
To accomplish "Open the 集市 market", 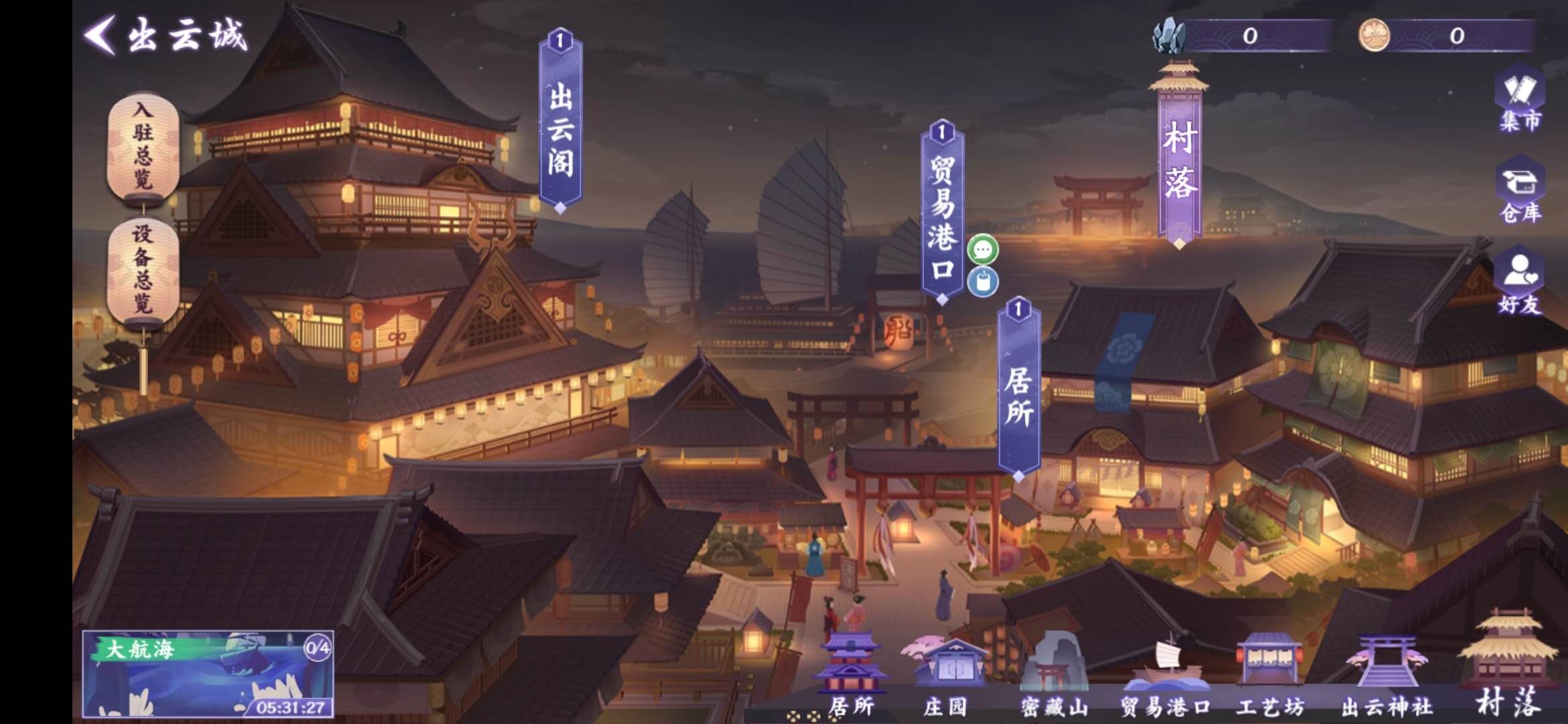I will pyautogui.click(x=1520, y=101).
